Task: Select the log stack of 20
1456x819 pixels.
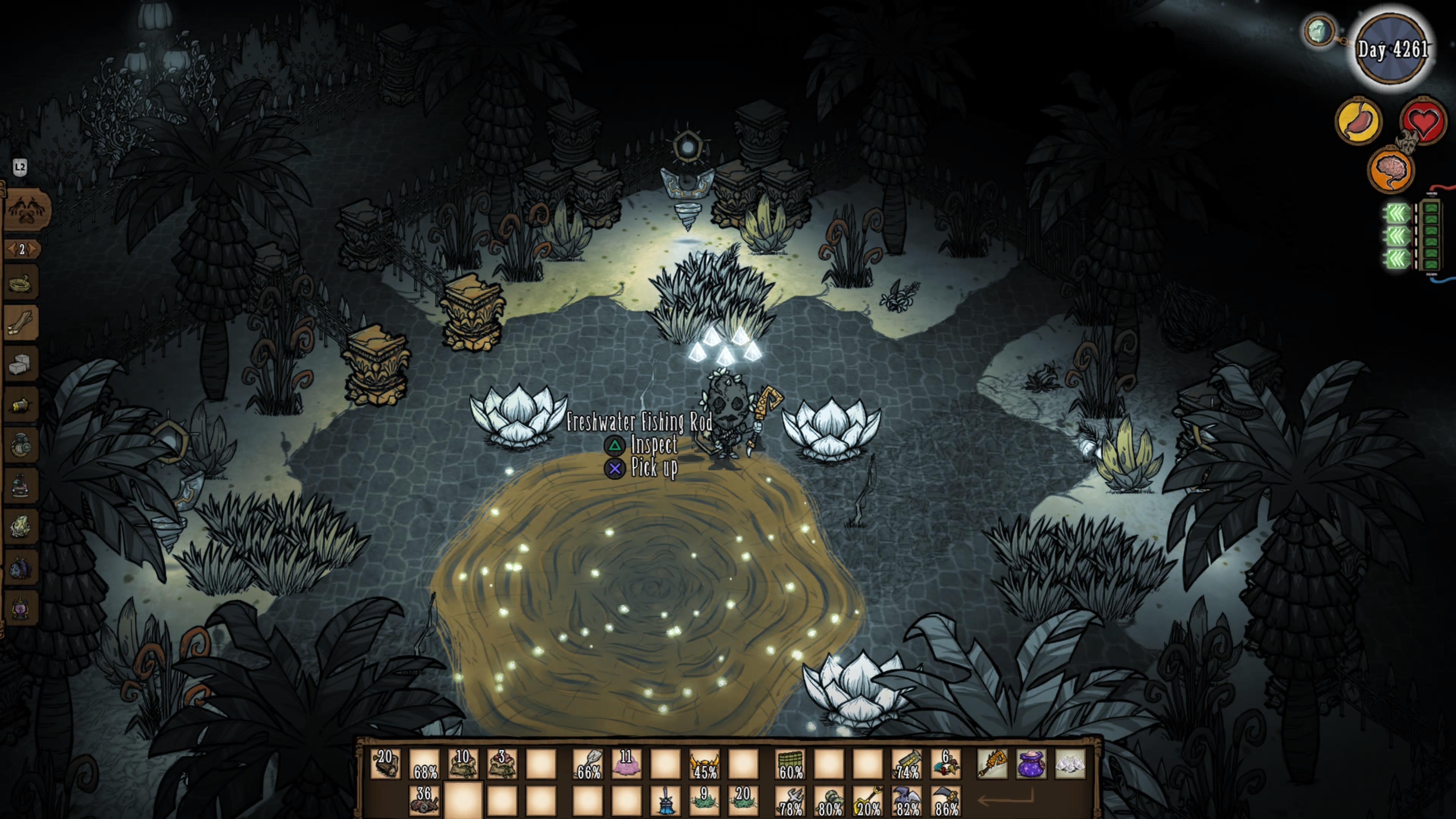Action: [x=386, y=764]
